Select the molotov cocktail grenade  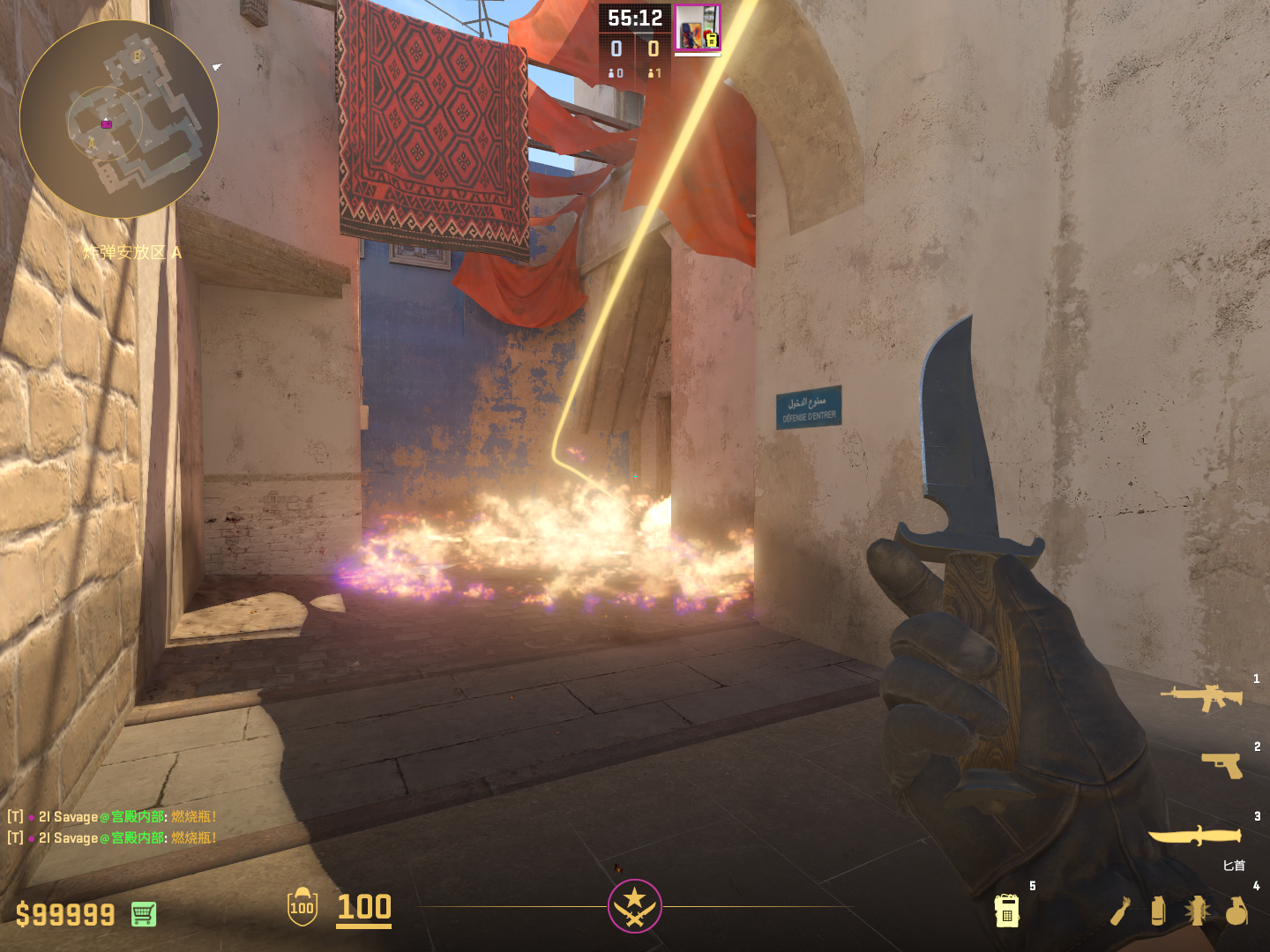(x=1120, y=911)
